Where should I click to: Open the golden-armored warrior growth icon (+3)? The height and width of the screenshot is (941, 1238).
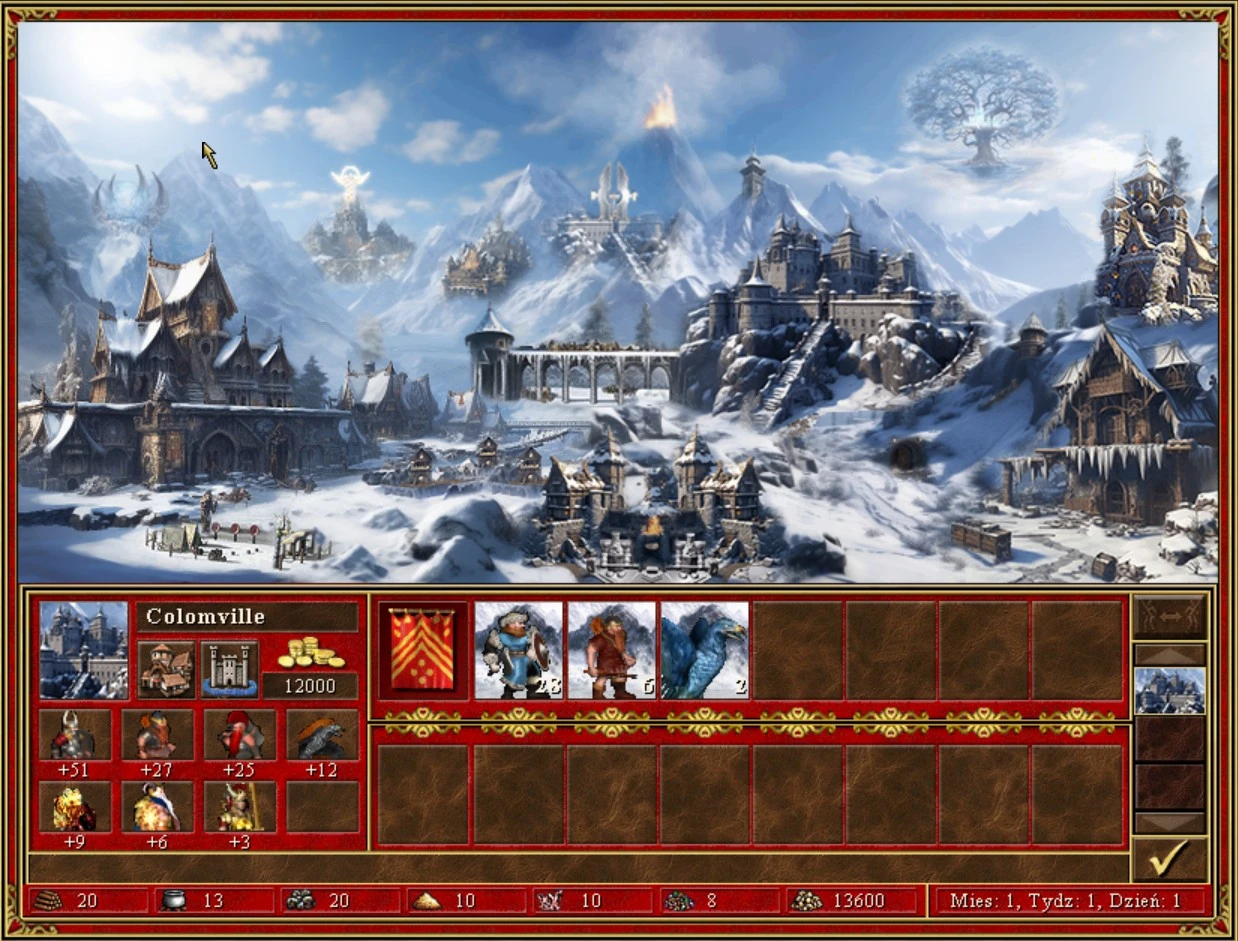click(239, 807)
